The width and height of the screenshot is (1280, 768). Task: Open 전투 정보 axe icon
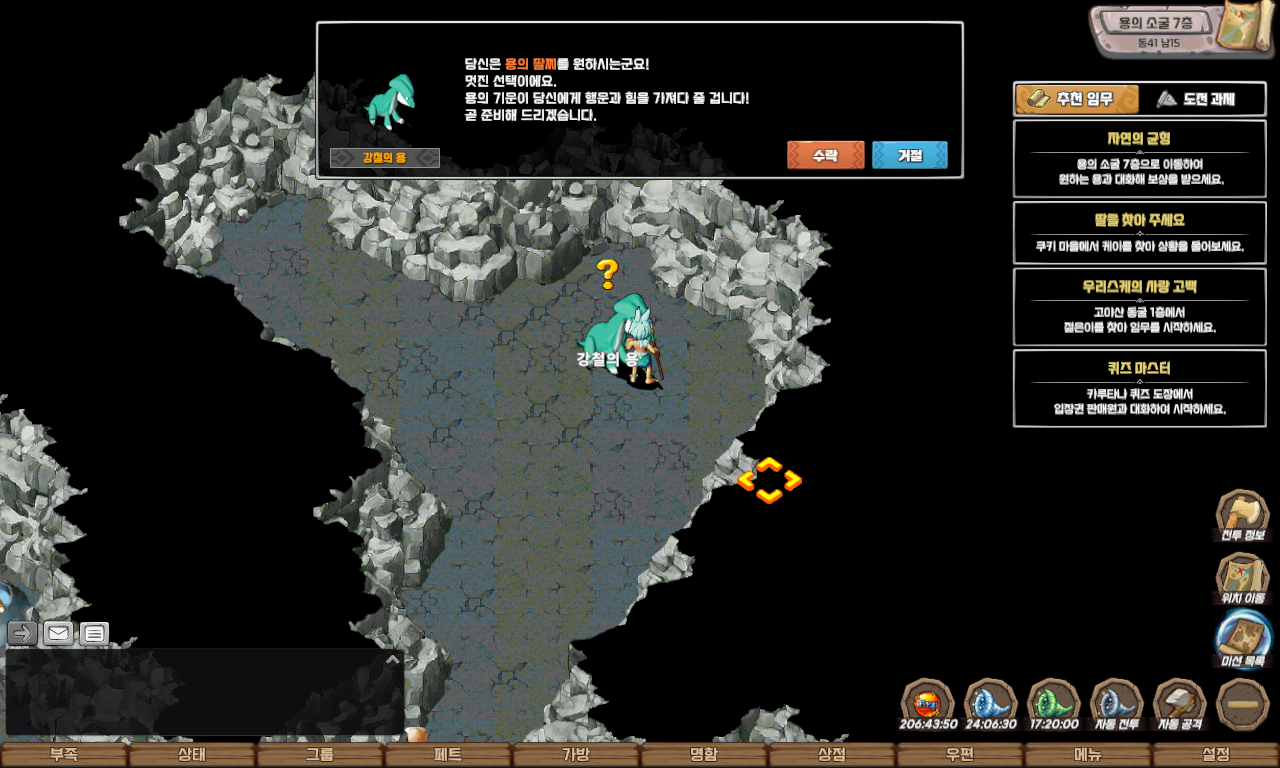(1242, 515)
